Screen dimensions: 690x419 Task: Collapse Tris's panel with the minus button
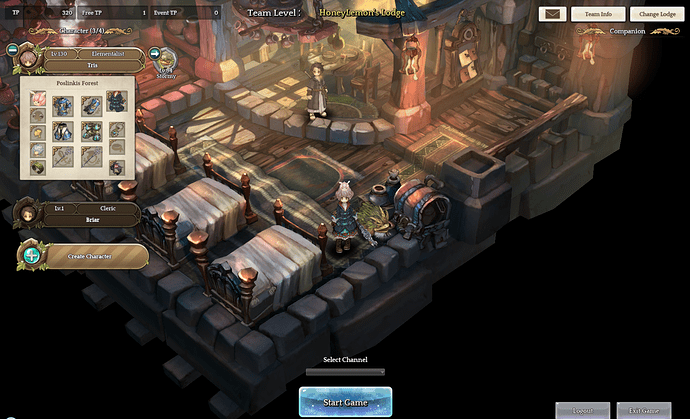12,50
